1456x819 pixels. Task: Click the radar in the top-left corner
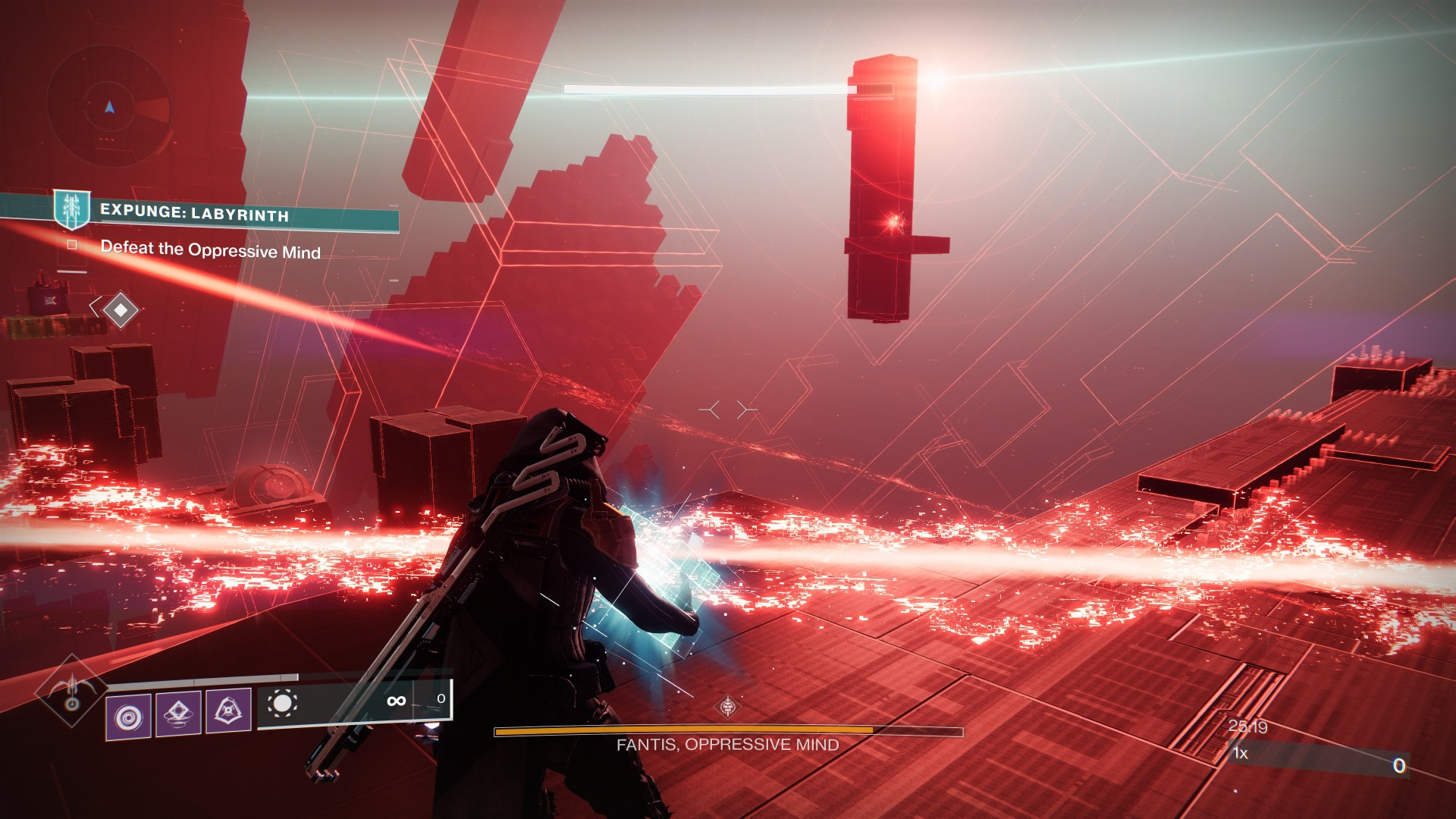pos(110,108)
